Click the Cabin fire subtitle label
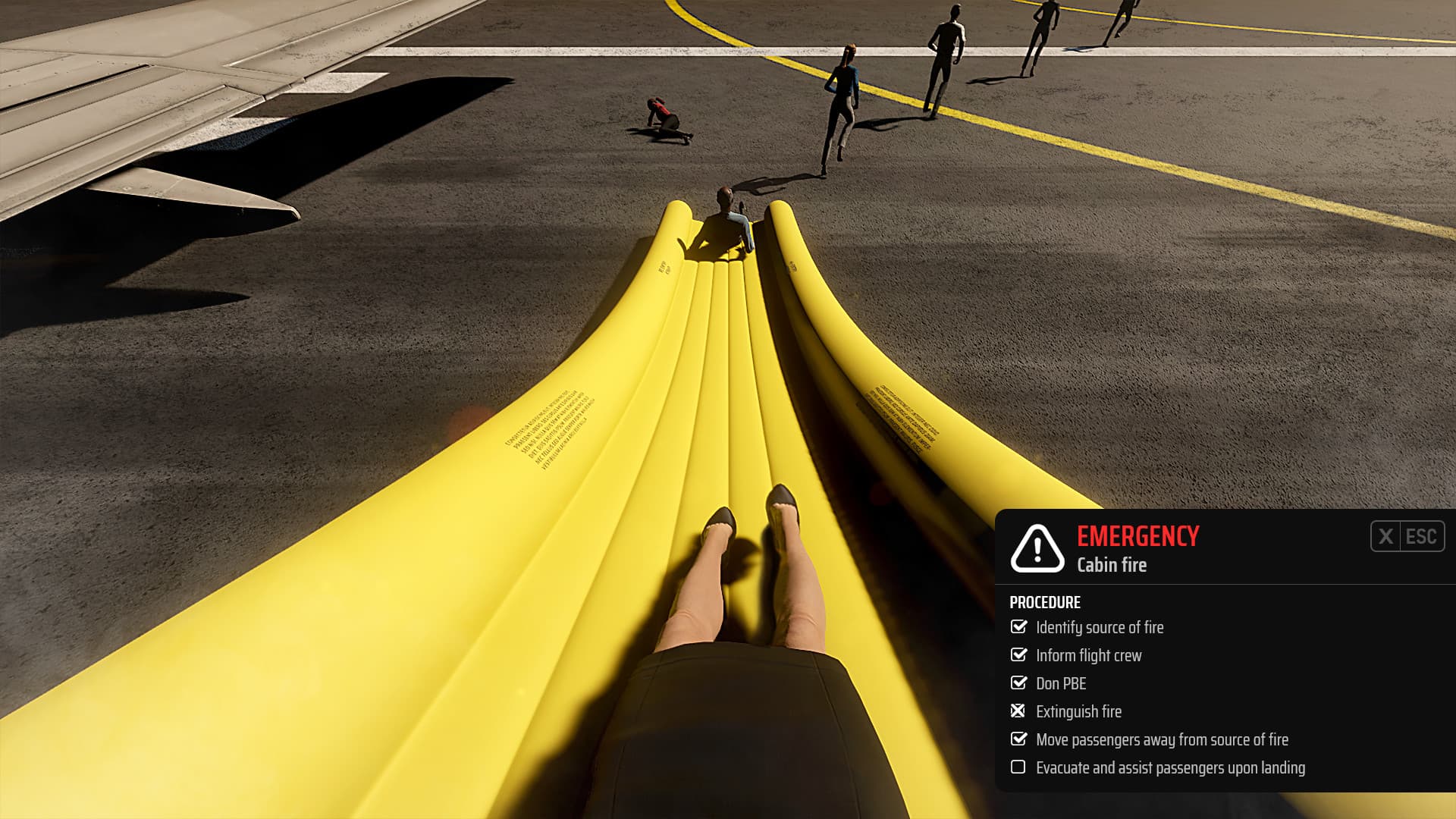The height and width of the screenshot is (819, 1456). [x=1112, y=565]
